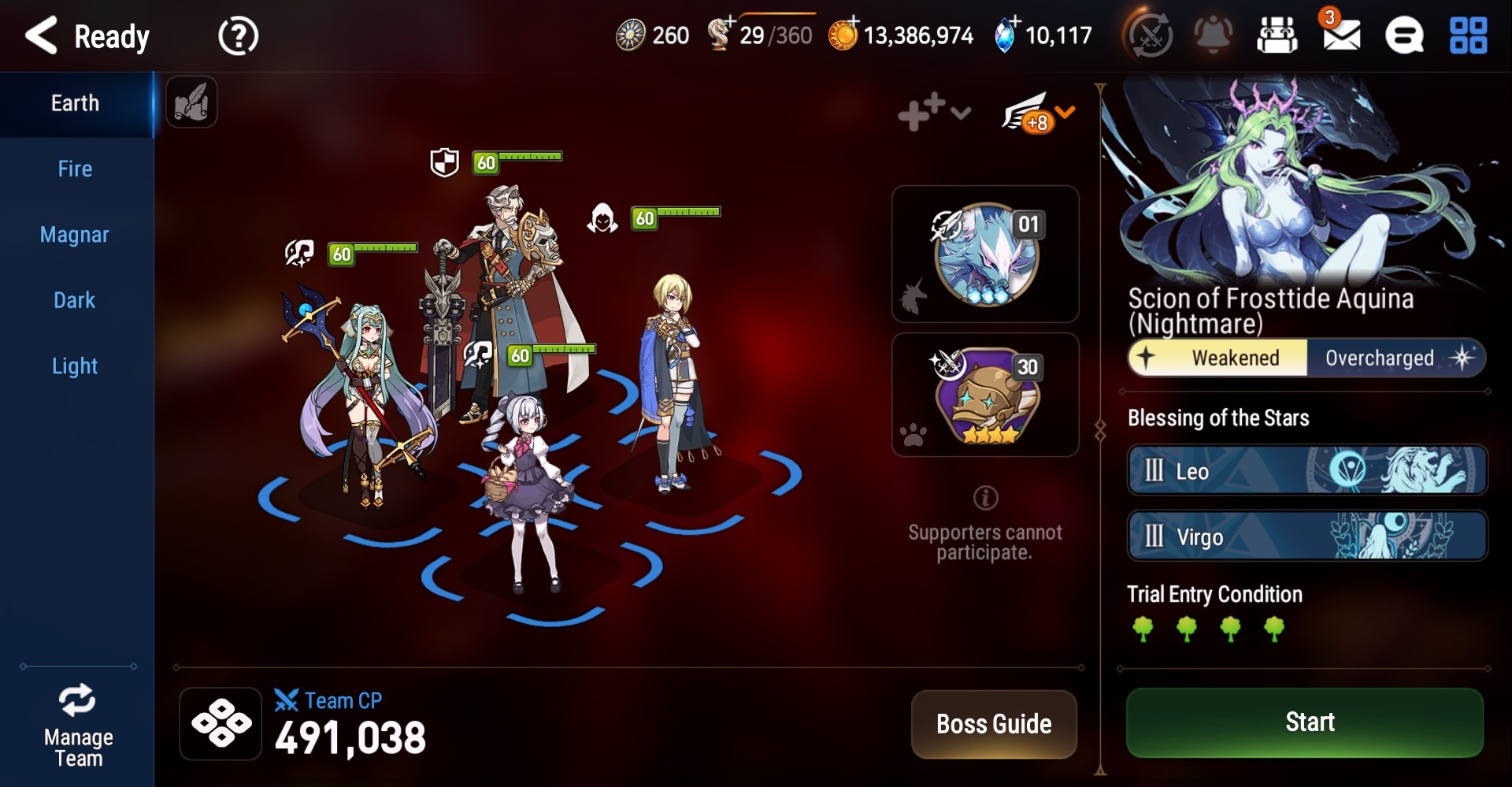Switch to Overcharged boss mode
1512x787 pixels.
point(1395,358)
